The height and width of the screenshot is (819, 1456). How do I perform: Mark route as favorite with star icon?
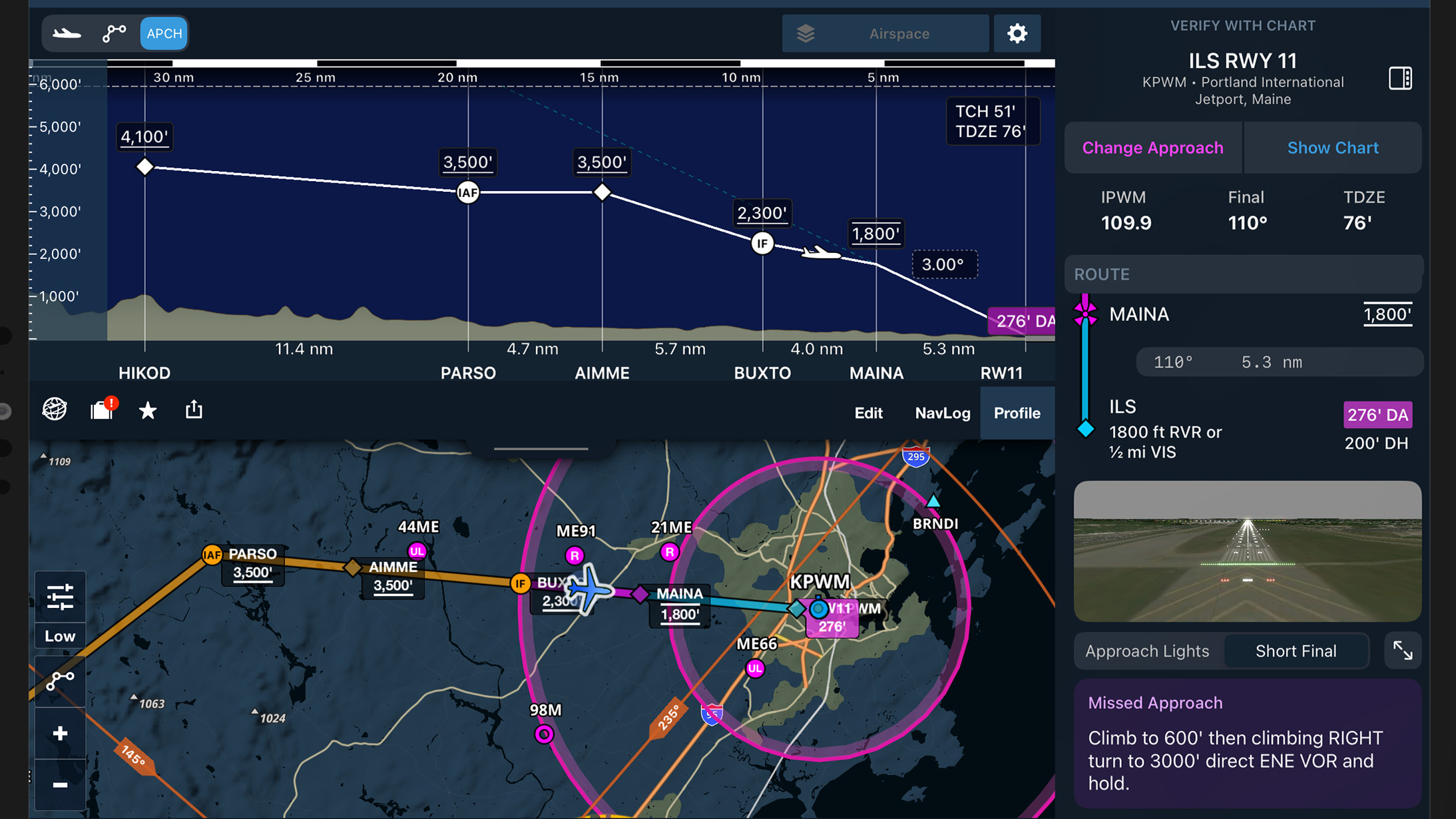tap(147, 410)
